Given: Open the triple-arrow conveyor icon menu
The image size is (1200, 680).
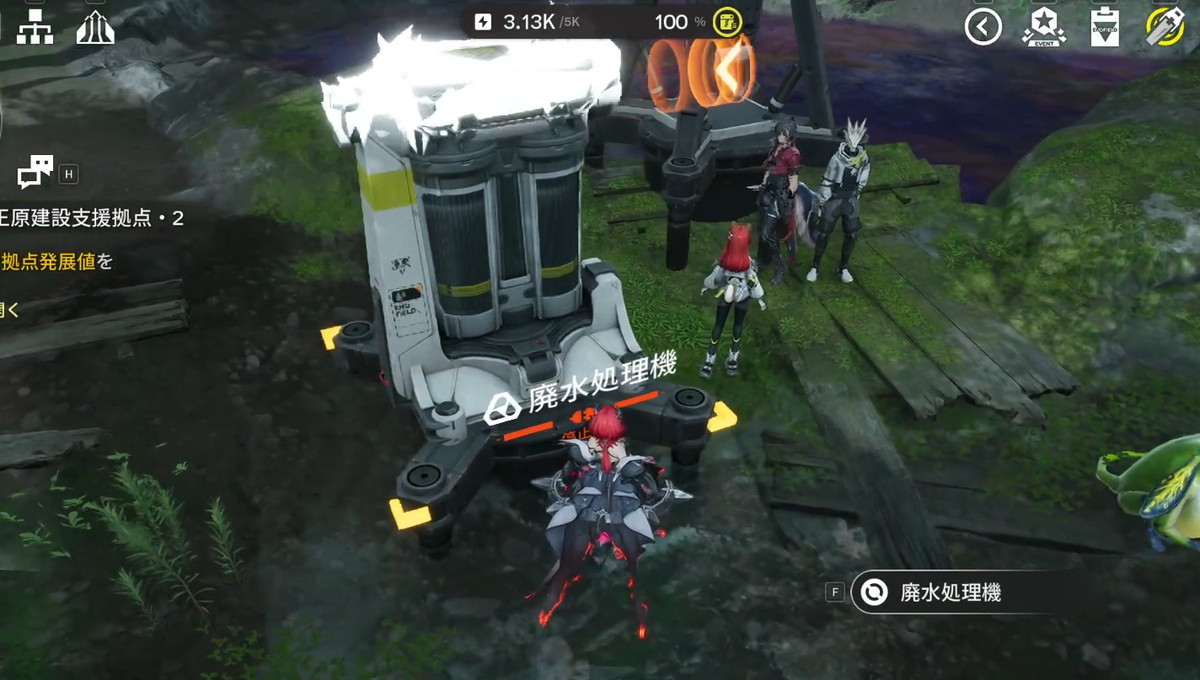Looking at the screenshot, I should tap(95, 27).
